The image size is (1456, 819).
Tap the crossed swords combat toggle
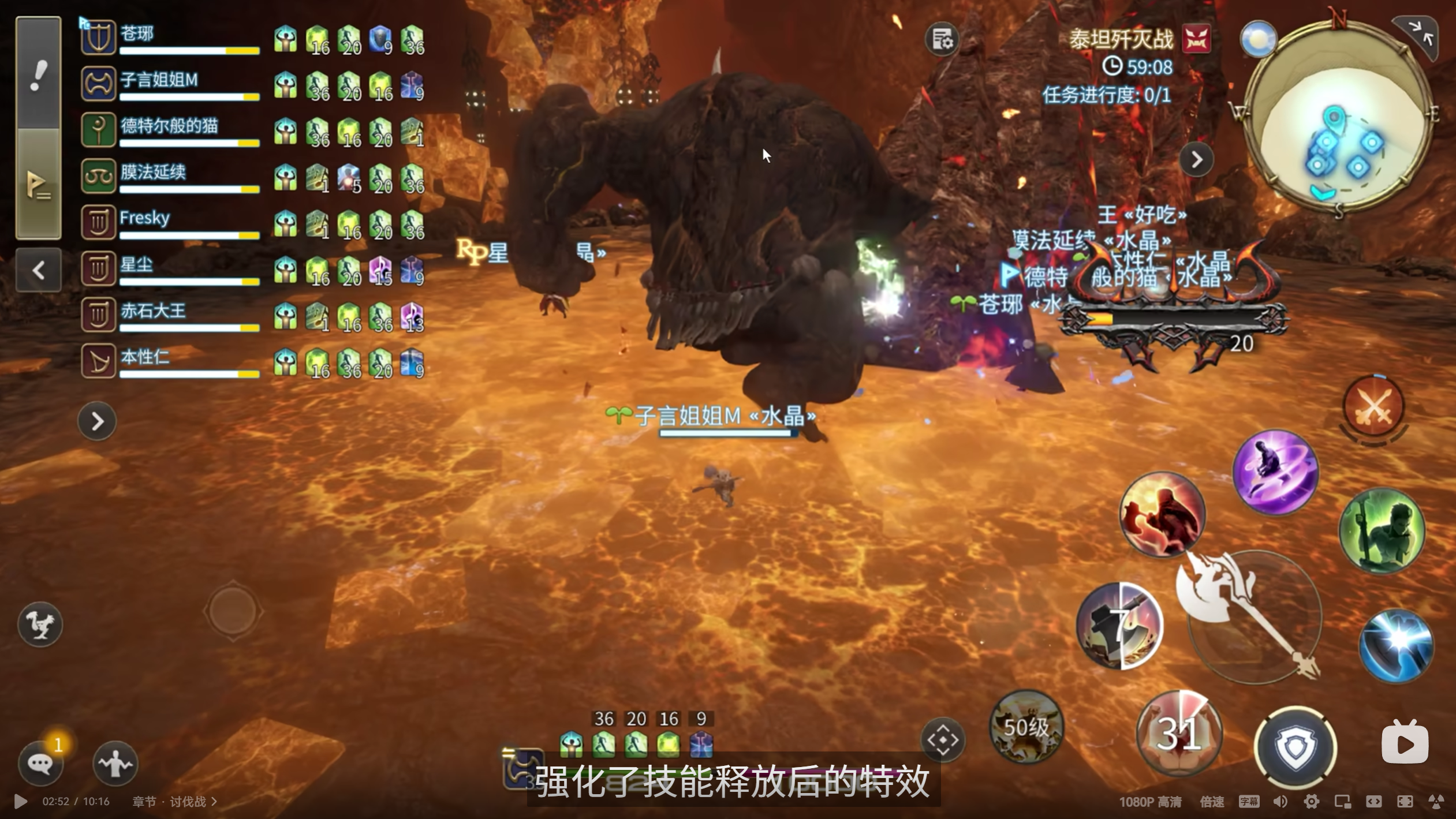[1373, 406]
